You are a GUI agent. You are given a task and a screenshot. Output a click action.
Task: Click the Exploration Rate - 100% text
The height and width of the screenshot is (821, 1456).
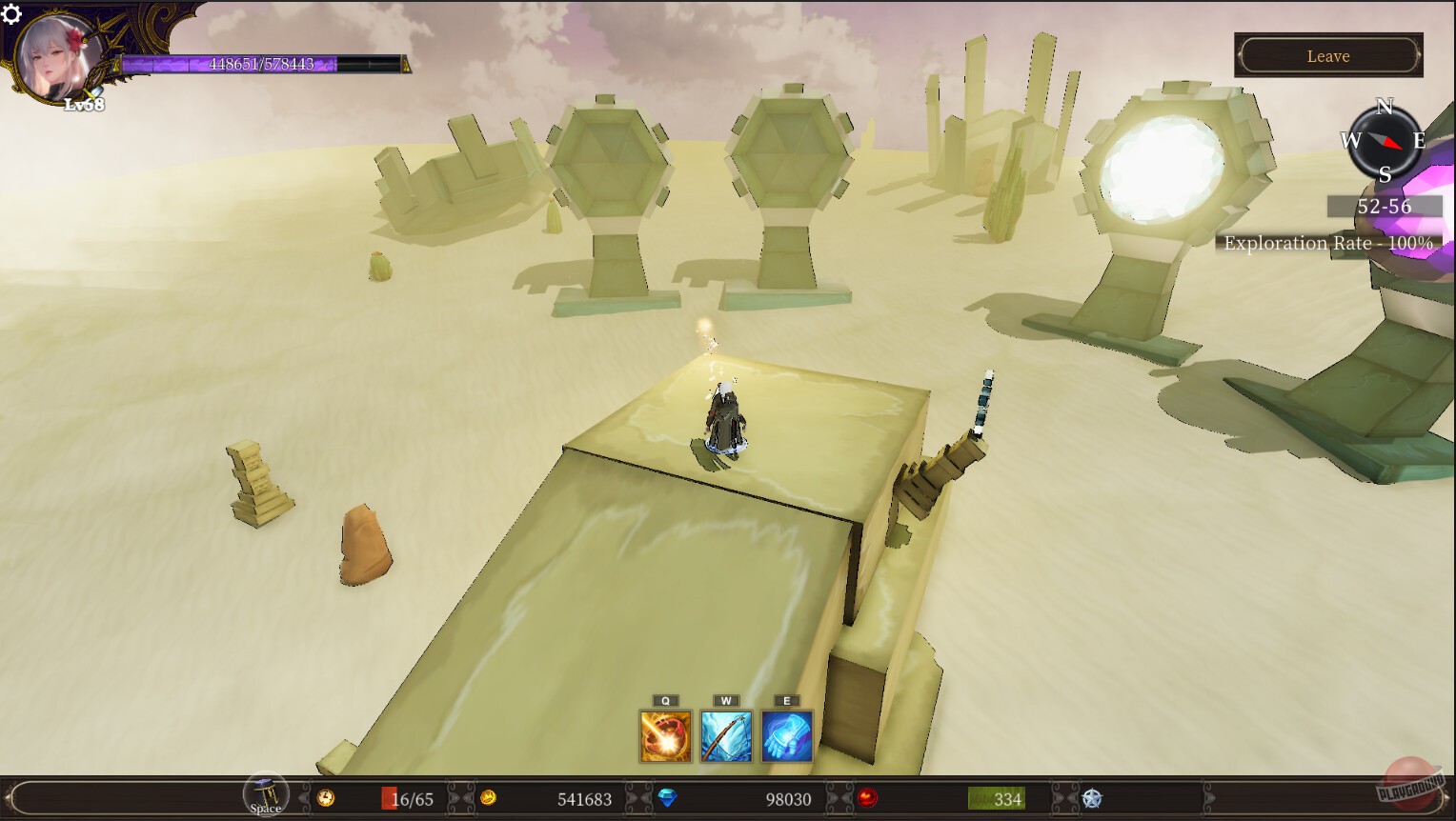(x=1328, y=244)
